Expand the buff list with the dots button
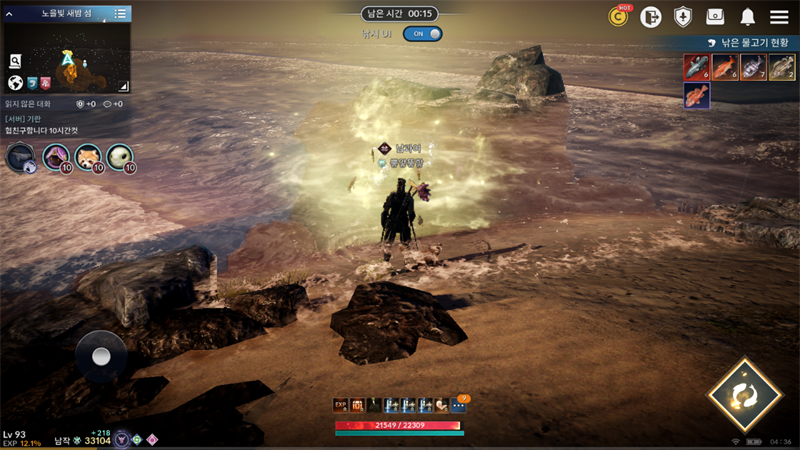Screen dimensions: 800x450 click(x=458, y=405)
